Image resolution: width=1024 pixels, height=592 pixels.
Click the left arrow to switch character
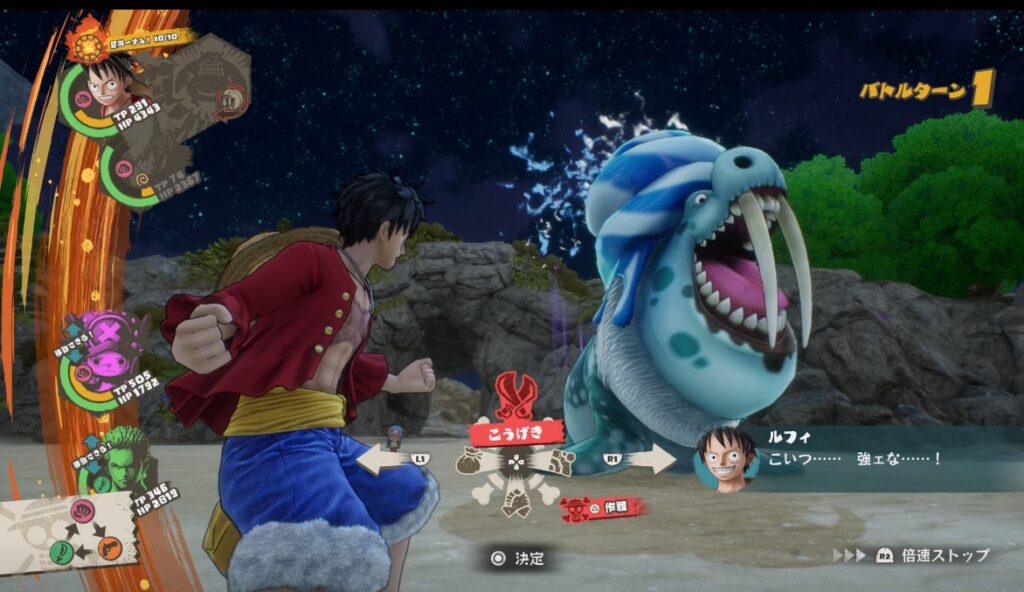384,459
